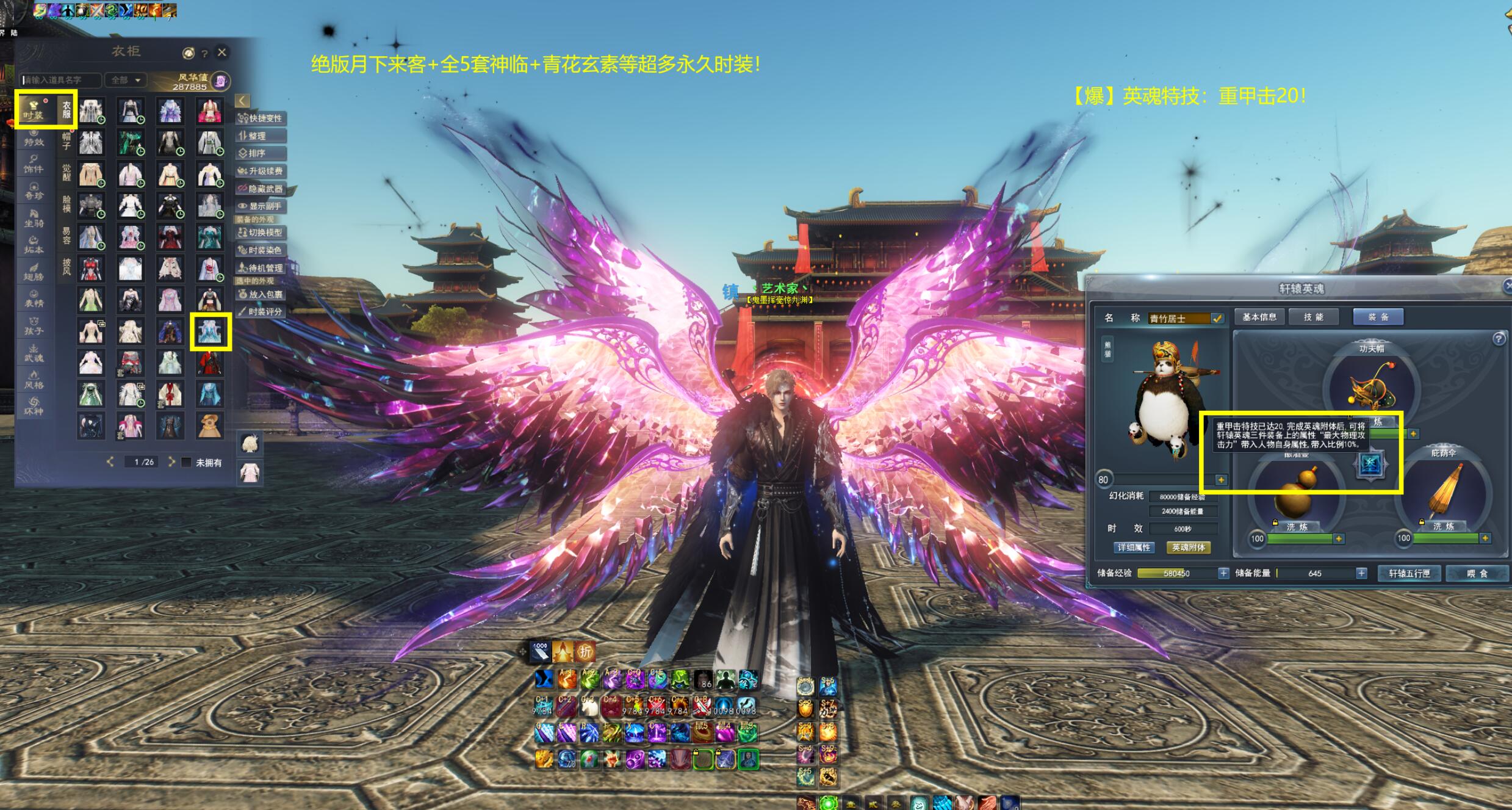Open 时装染色 costume dyeing
This screenshot has height=810, width=1512.
click(261, 250)
